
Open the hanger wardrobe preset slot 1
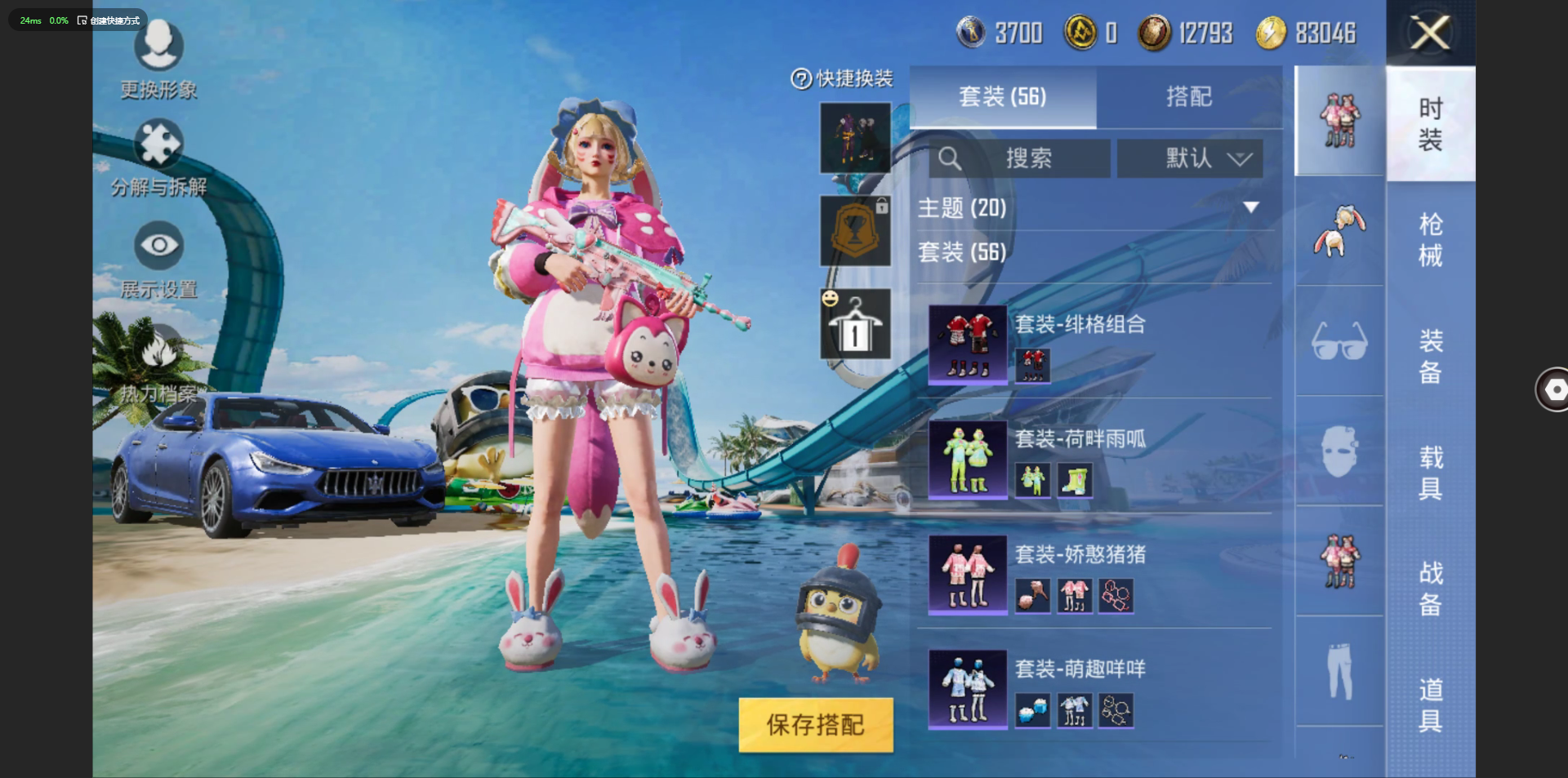pyautogui.click(x=855, y=324)
